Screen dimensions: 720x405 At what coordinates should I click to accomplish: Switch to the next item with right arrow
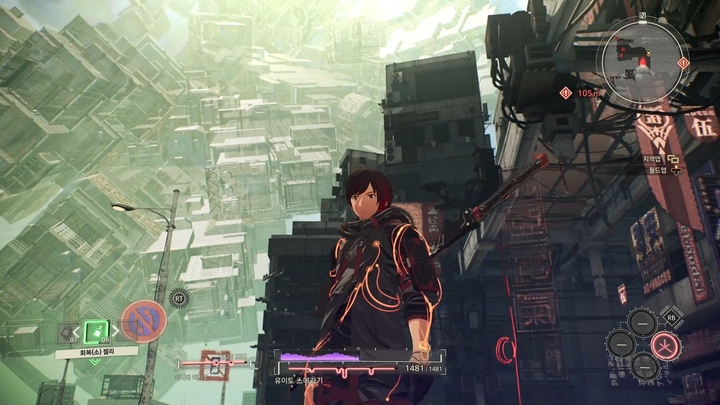(x=116, y=331)
